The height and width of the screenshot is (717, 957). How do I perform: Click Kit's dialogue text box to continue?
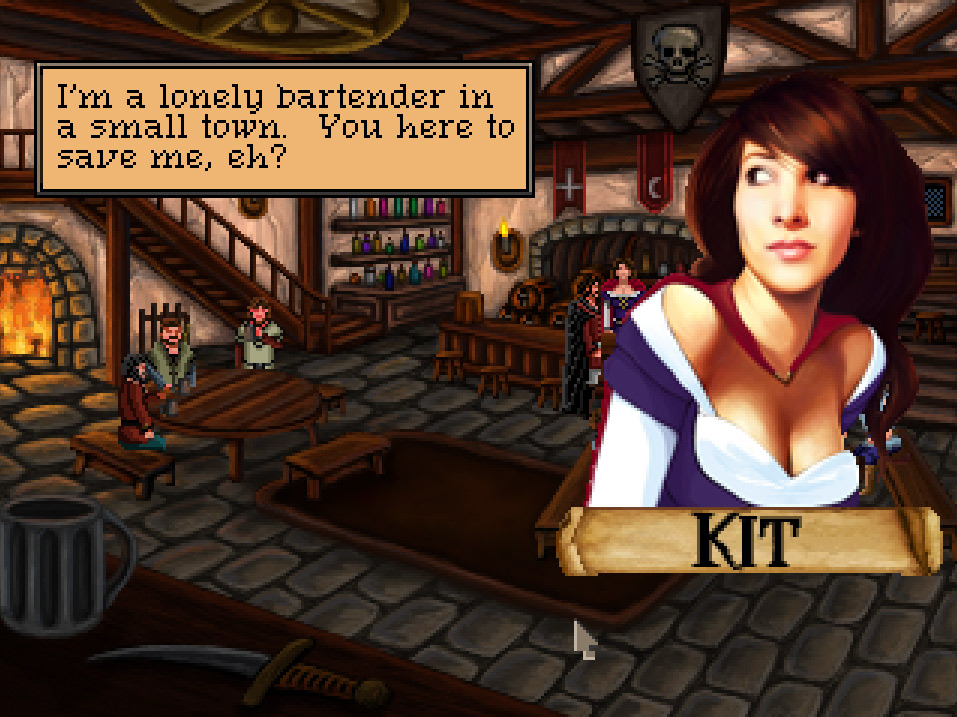(x=284, y=128)
